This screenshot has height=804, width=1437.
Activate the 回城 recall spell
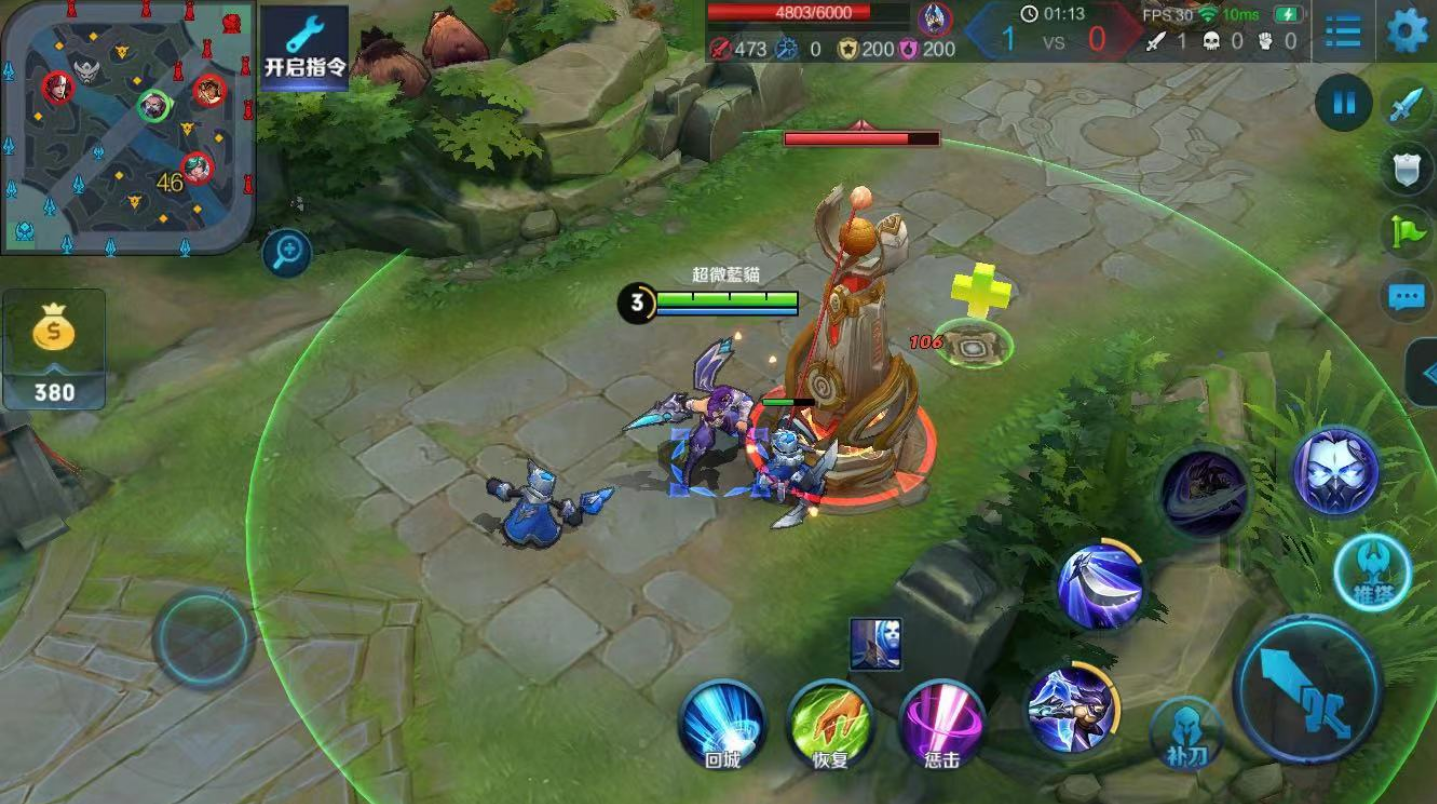[722, 724]
